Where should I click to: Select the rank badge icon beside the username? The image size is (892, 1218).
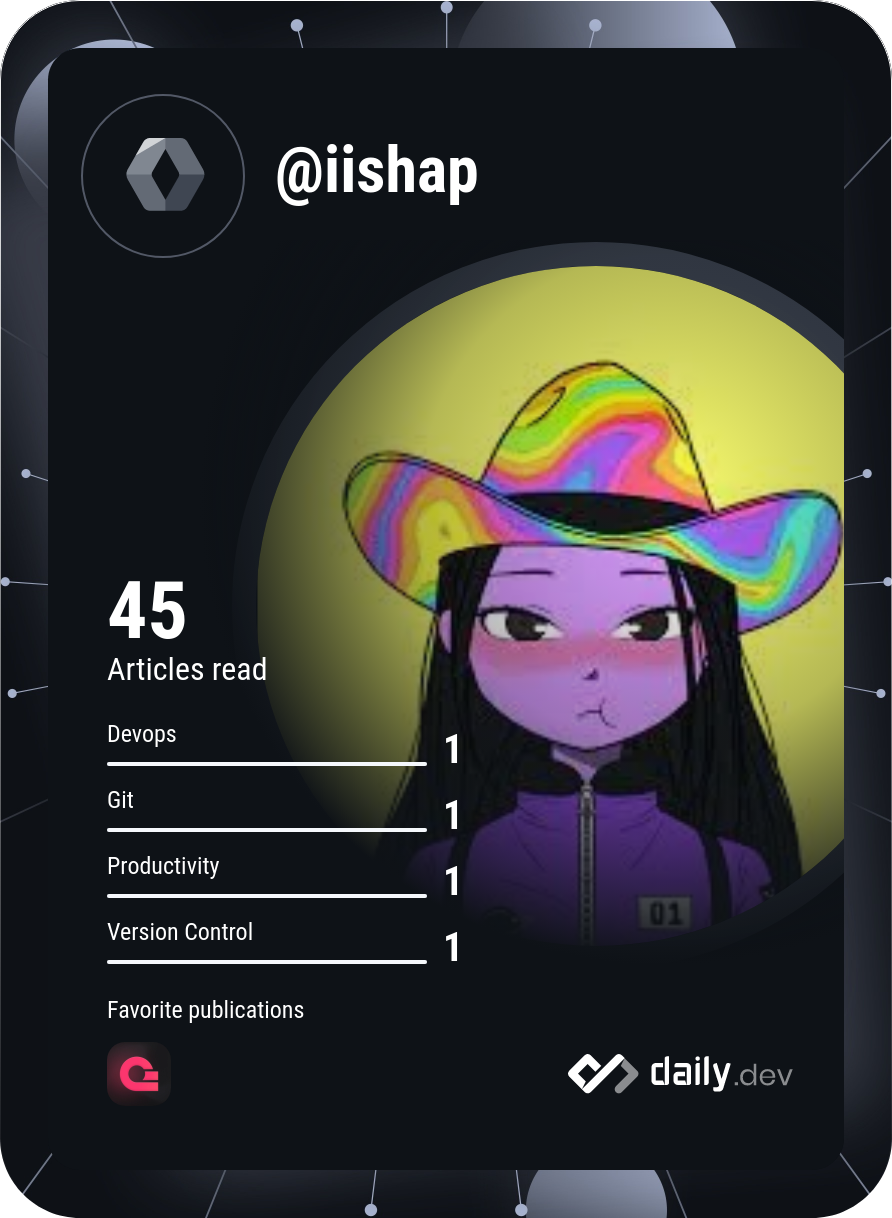164,176
